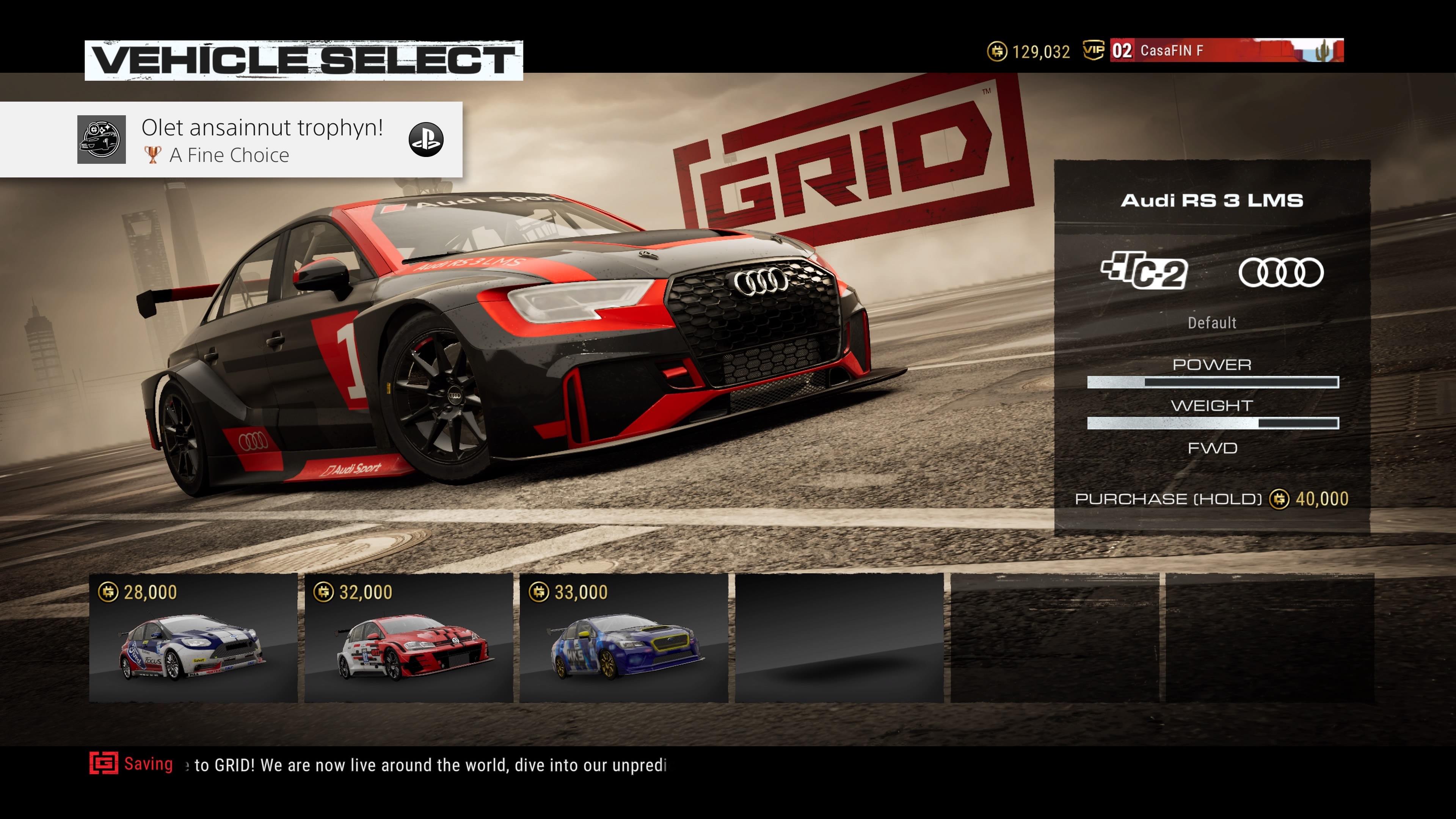Open the CasaFIN F player profile banner

(1226, 50)
